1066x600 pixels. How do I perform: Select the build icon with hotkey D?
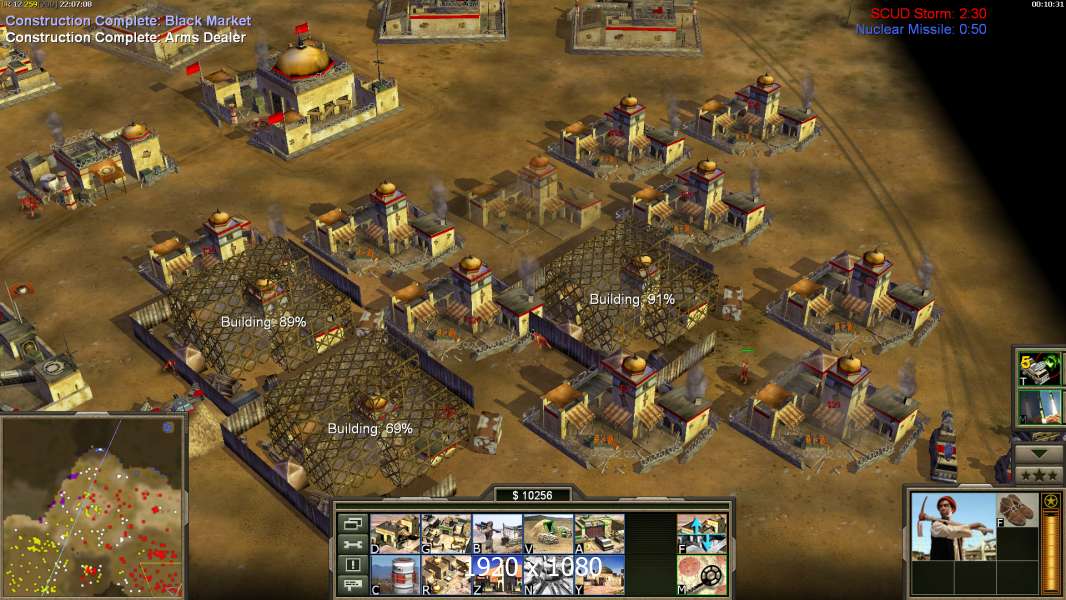click(395, 533)
